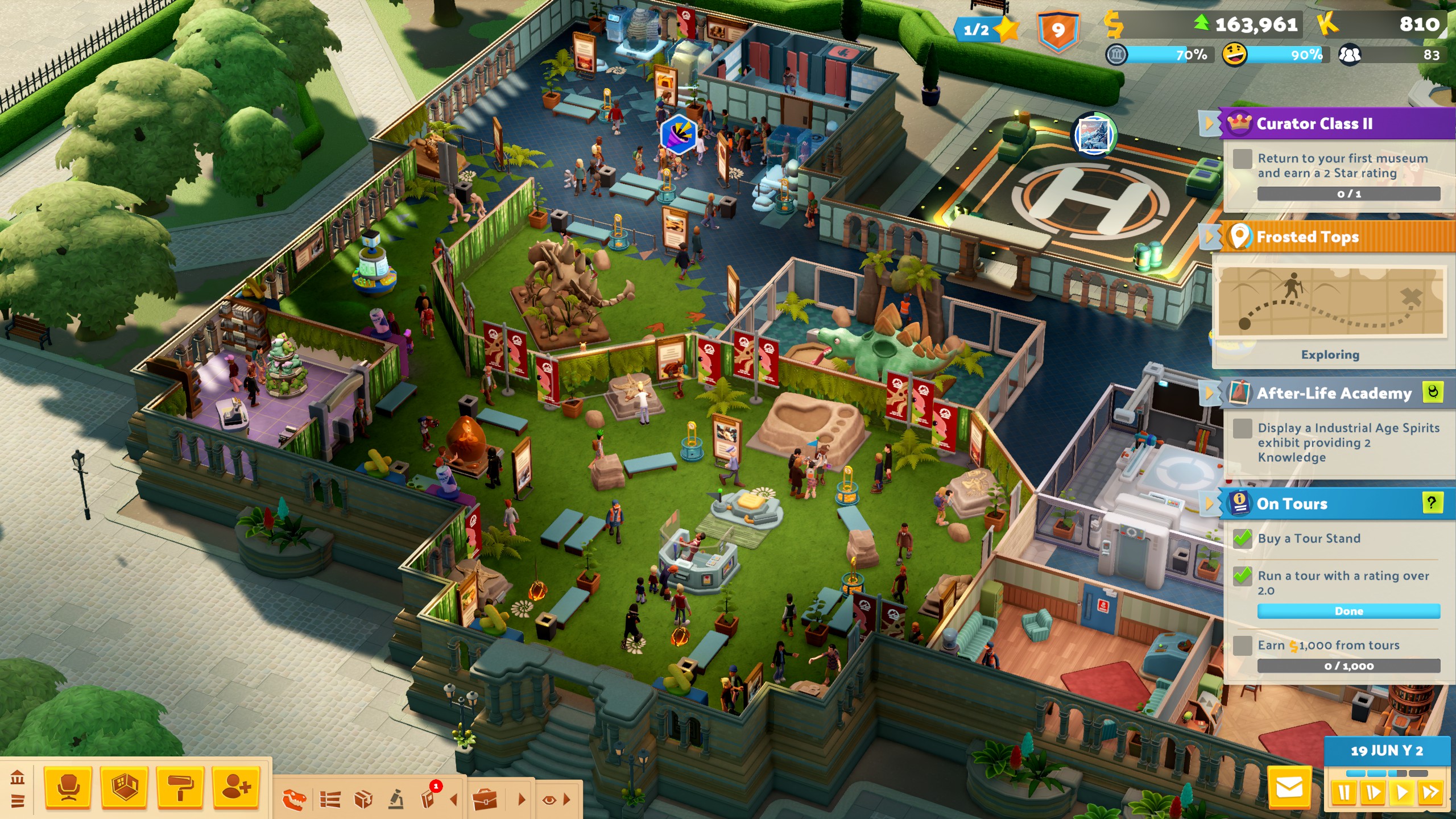Open the book icon with notification
The image size is (1456, 819).
point(428,799)
